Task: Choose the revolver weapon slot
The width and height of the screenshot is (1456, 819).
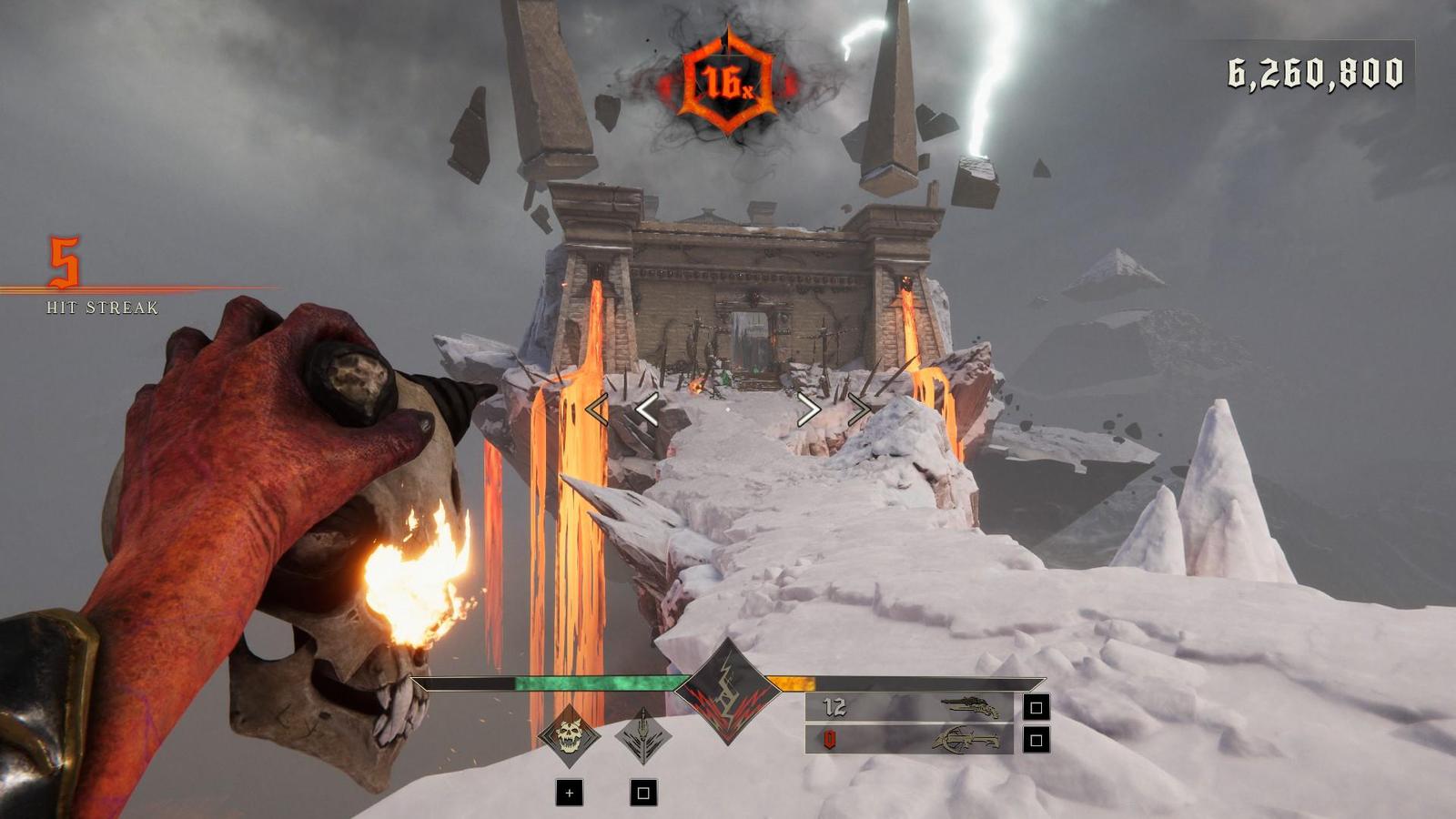Action: click(910, 707)
